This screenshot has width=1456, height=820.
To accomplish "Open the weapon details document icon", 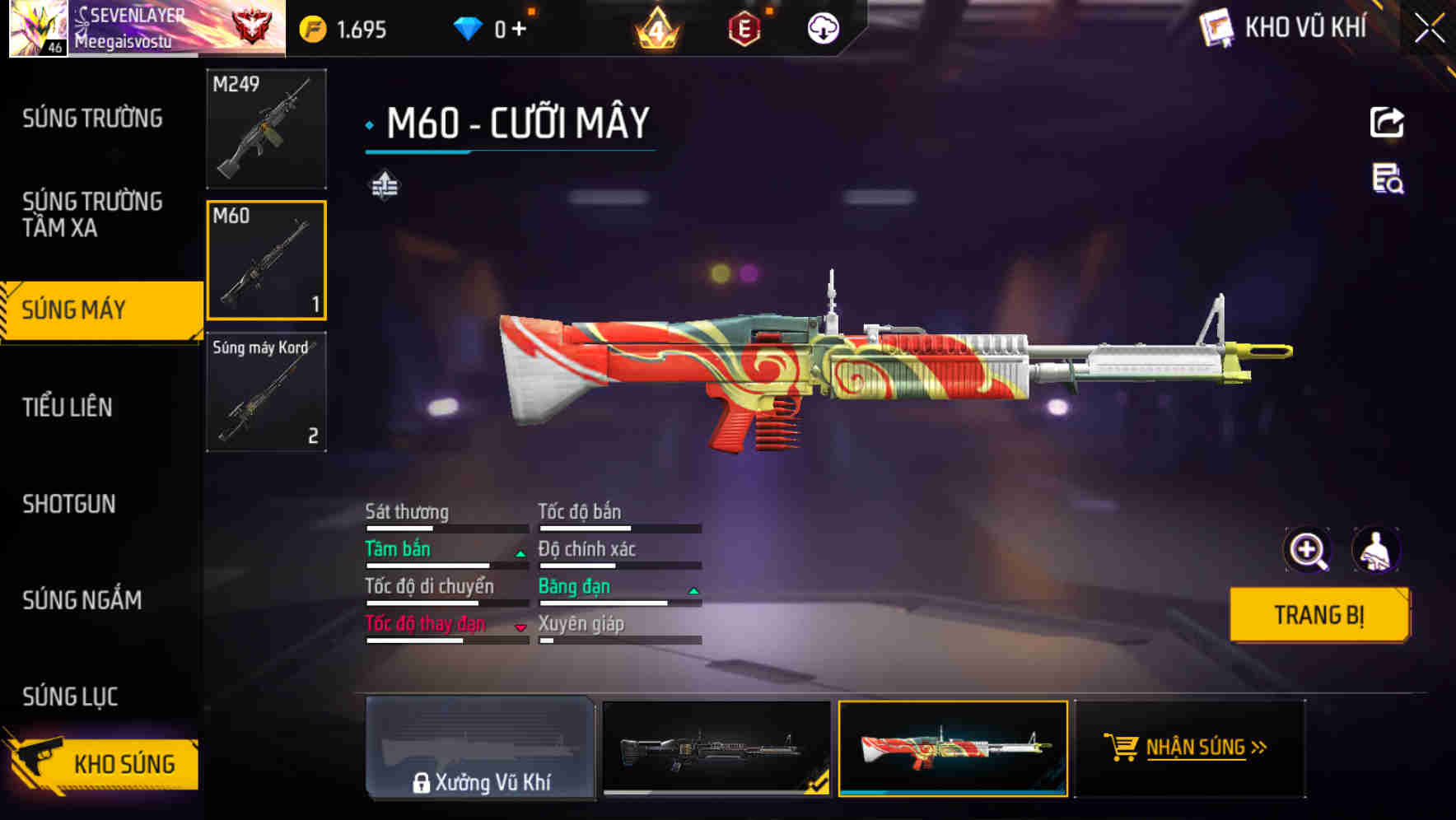I will pyautogui.click(x=1388, y=179).
